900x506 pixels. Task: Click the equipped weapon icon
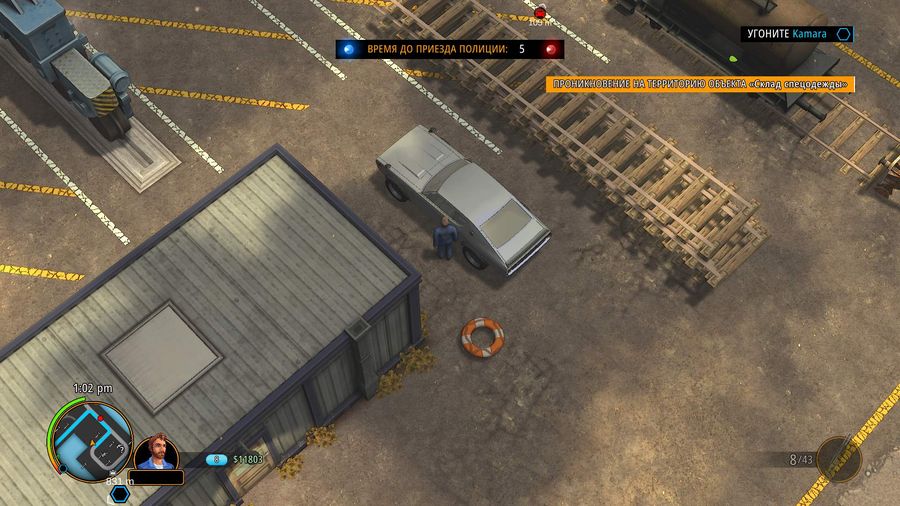point(838,459)
